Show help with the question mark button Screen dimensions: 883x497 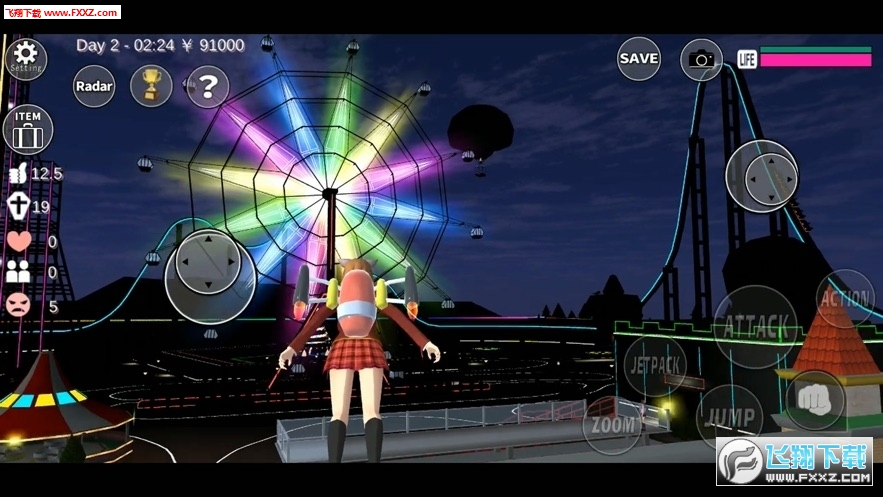(208, 87)
